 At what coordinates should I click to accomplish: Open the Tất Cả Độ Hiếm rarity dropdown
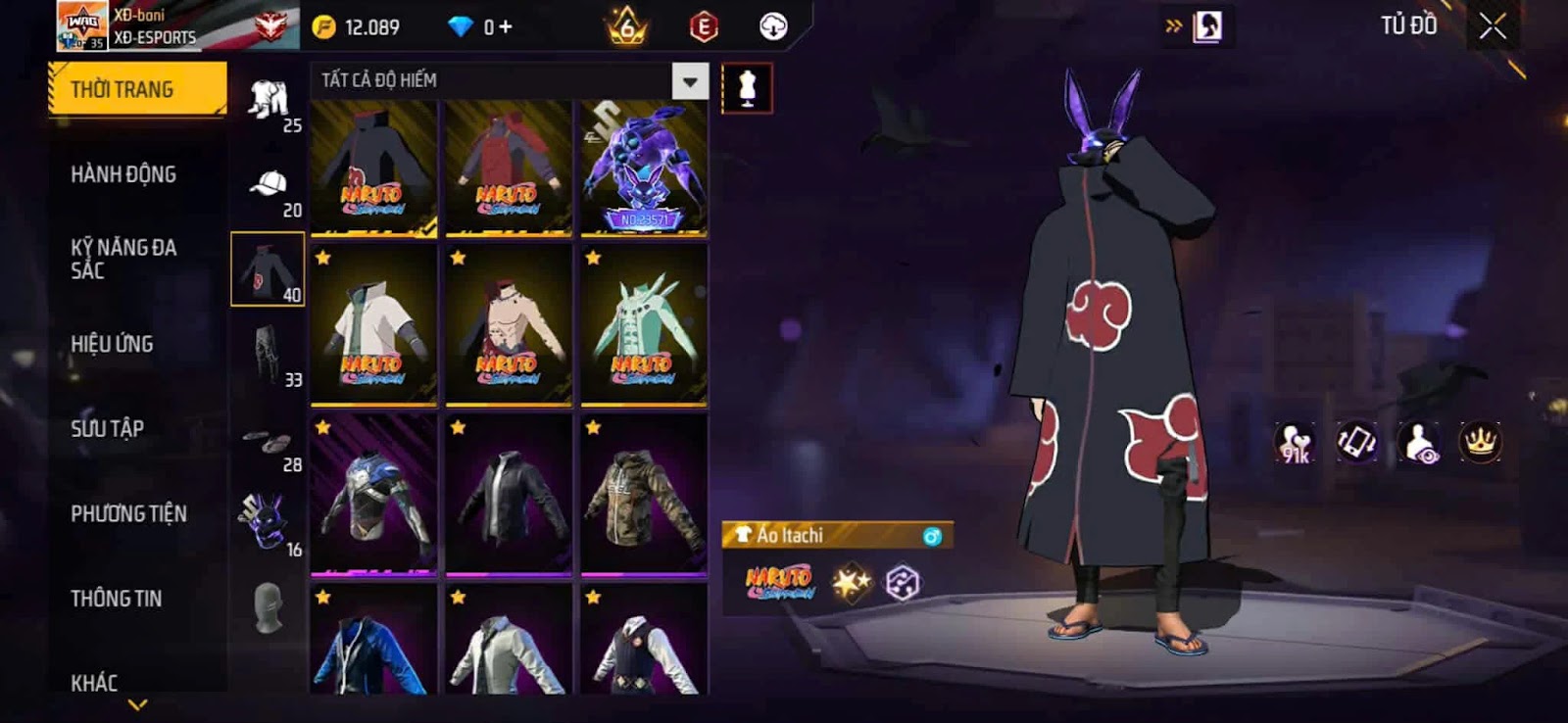pyautogui.click(x=690, y=81)
